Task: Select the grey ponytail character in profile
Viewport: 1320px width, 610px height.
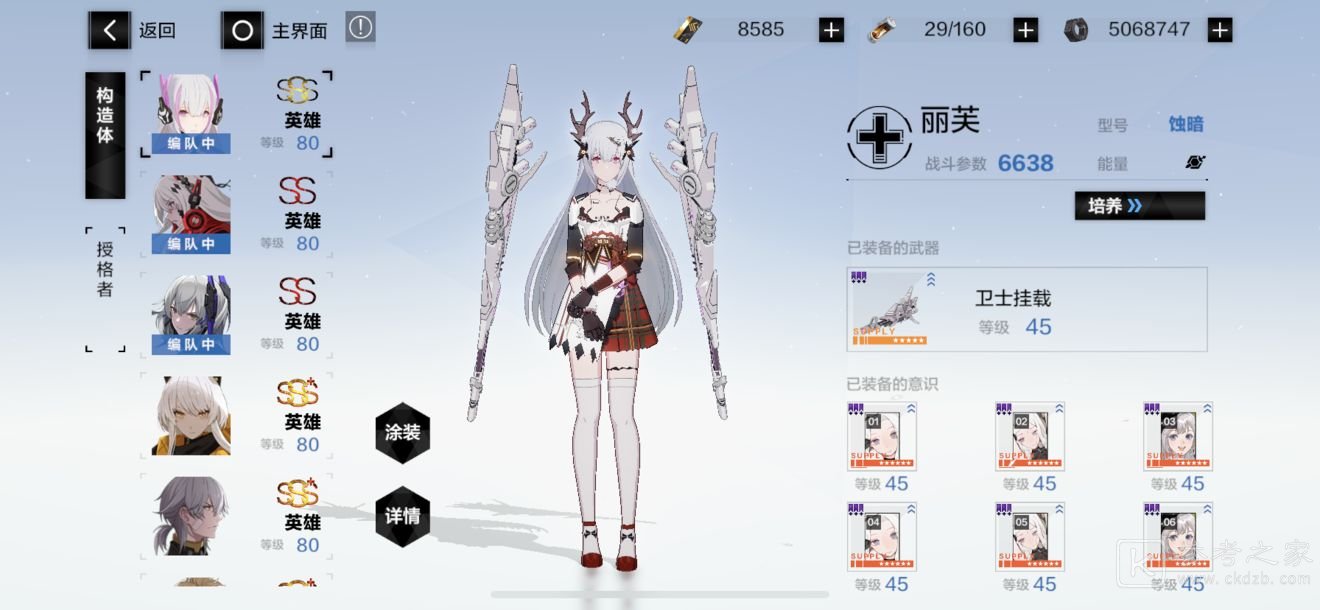Action: 191,516
